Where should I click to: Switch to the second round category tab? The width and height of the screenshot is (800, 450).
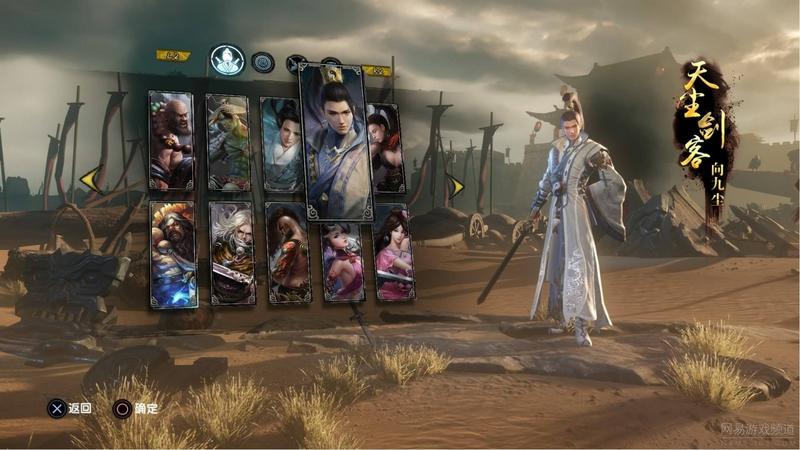click(x=263, y=61)
